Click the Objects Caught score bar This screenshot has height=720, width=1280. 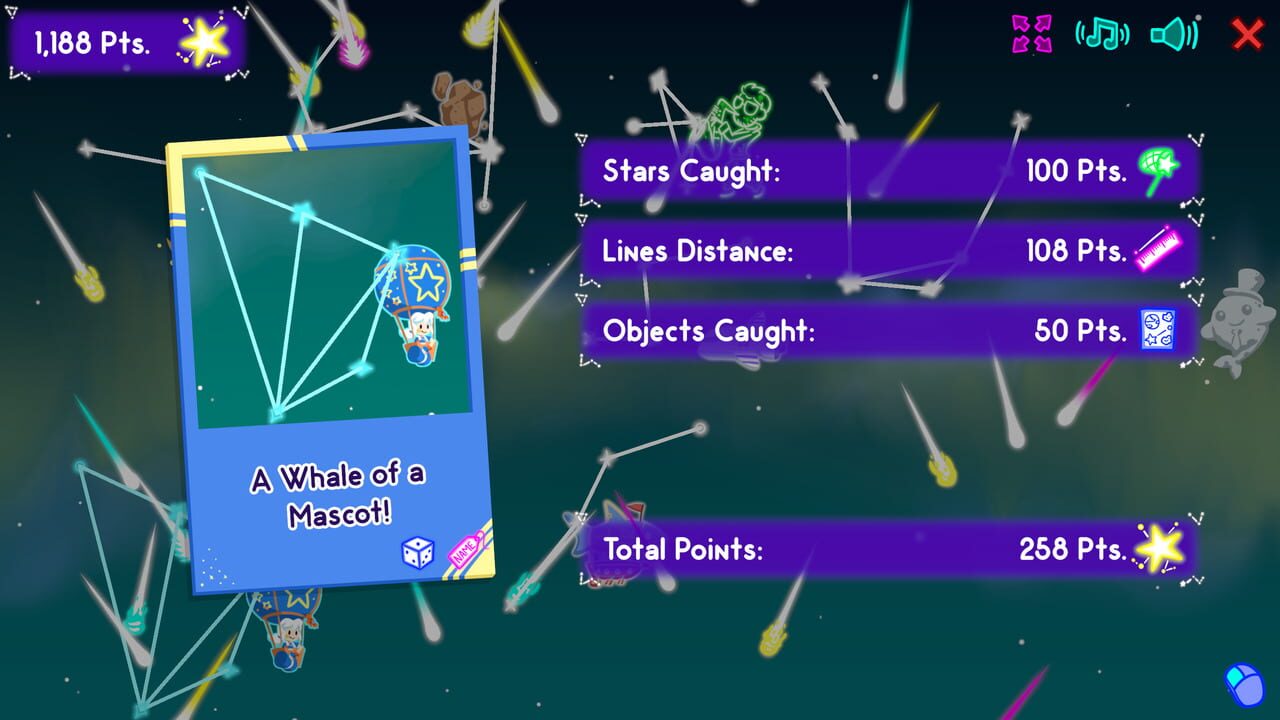click(880, 330)
